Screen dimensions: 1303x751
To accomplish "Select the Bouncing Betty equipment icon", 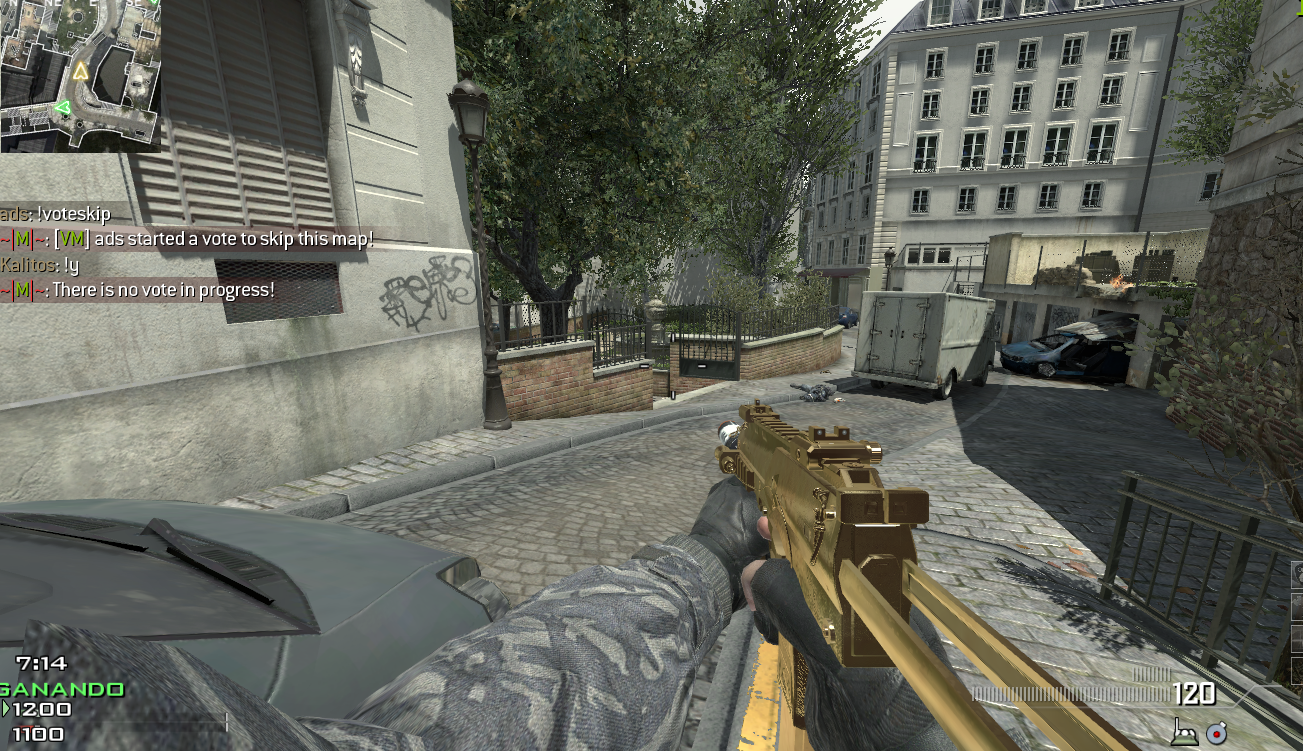I will point(1185,733).
